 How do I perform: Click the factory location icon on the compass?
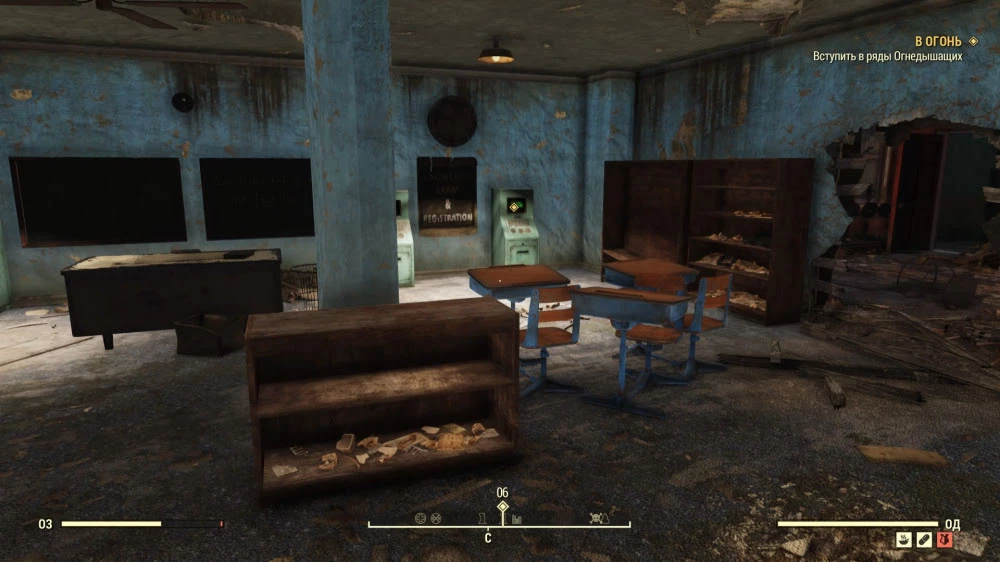tap(517, 518)
